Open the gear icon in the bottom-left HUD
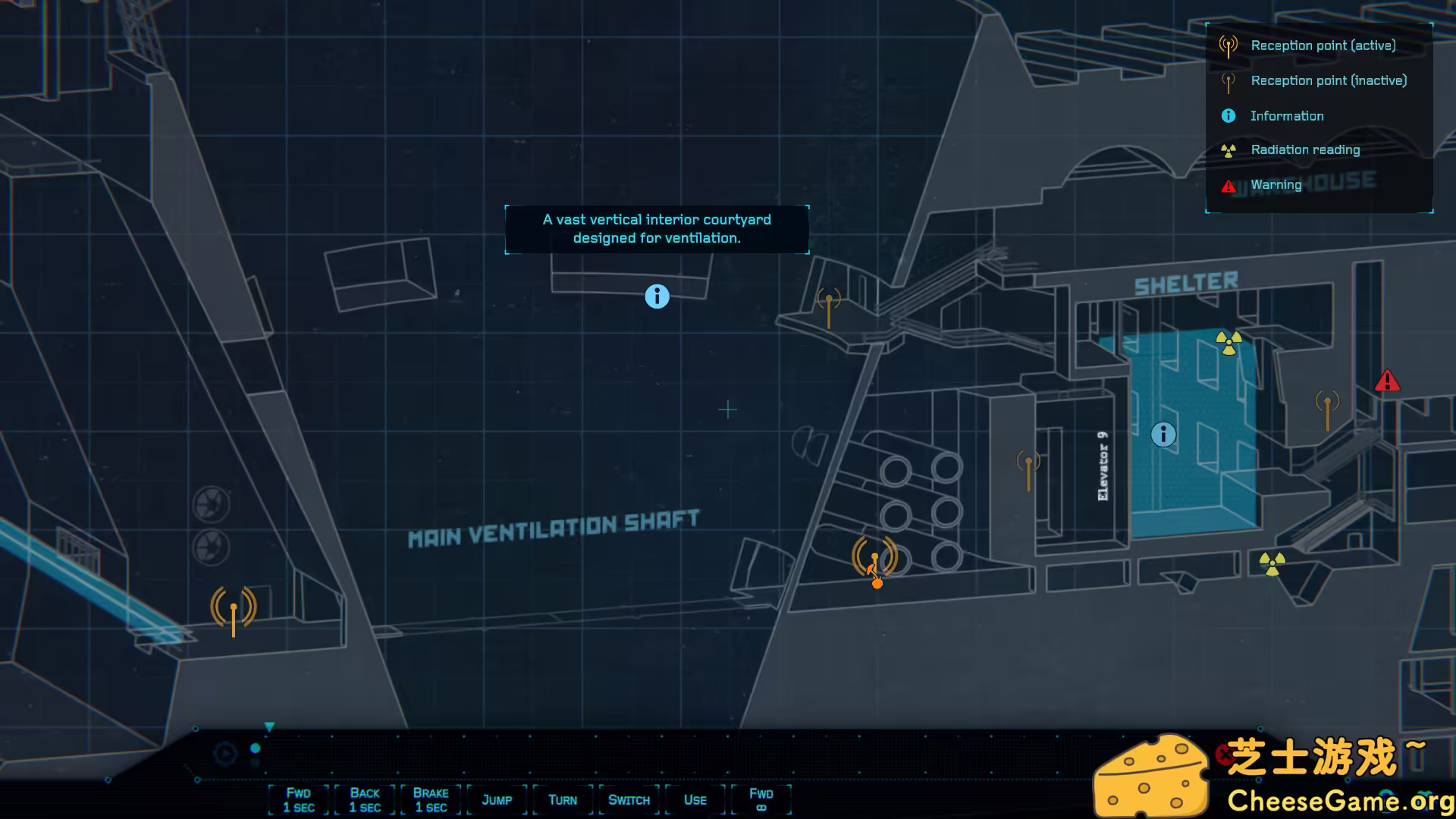The image size is (1456, 819). [x=224, y=753]
